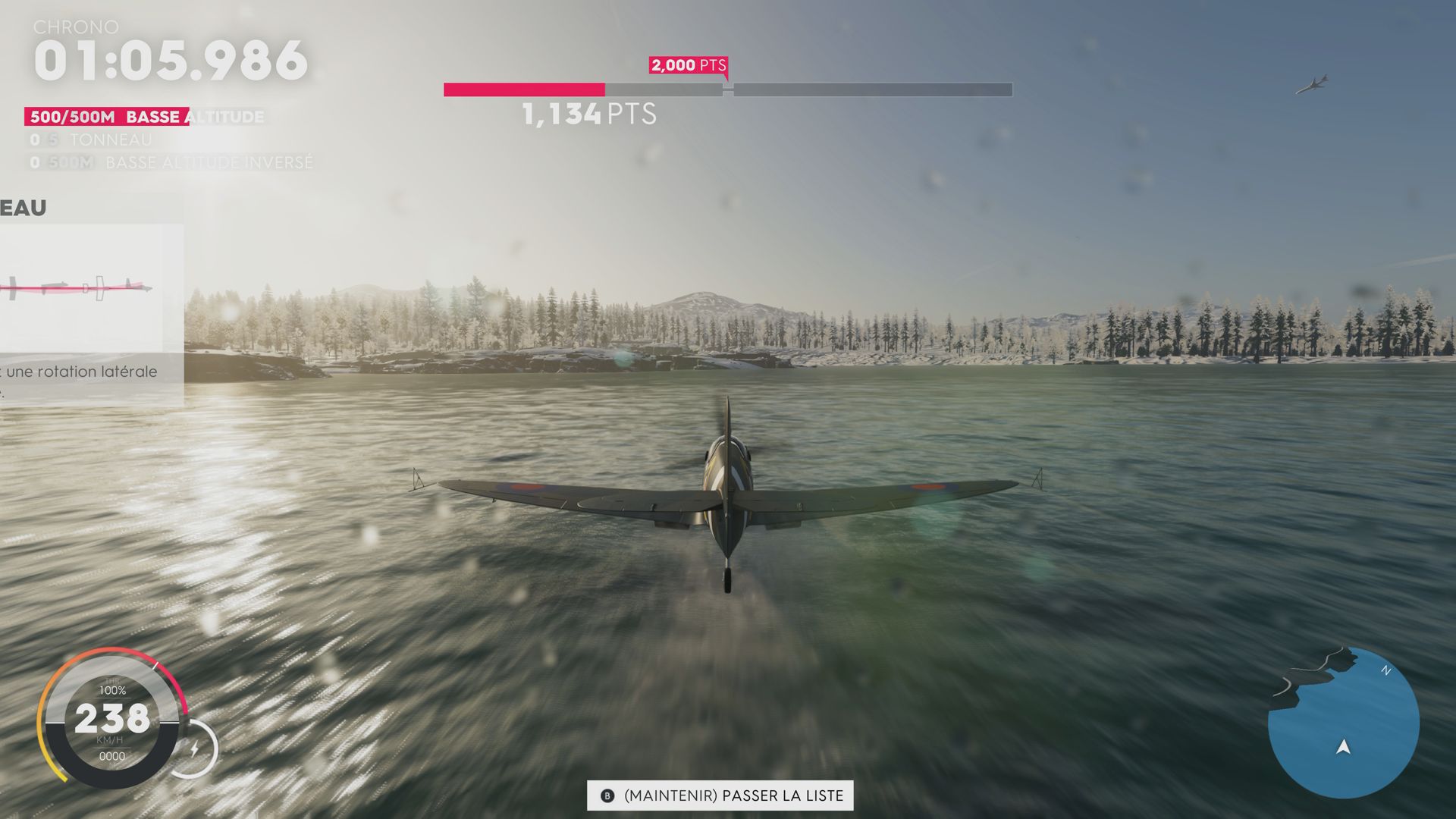Click the 2,000 PTS marker flag
1456x819 pixels.
(687, 66)
